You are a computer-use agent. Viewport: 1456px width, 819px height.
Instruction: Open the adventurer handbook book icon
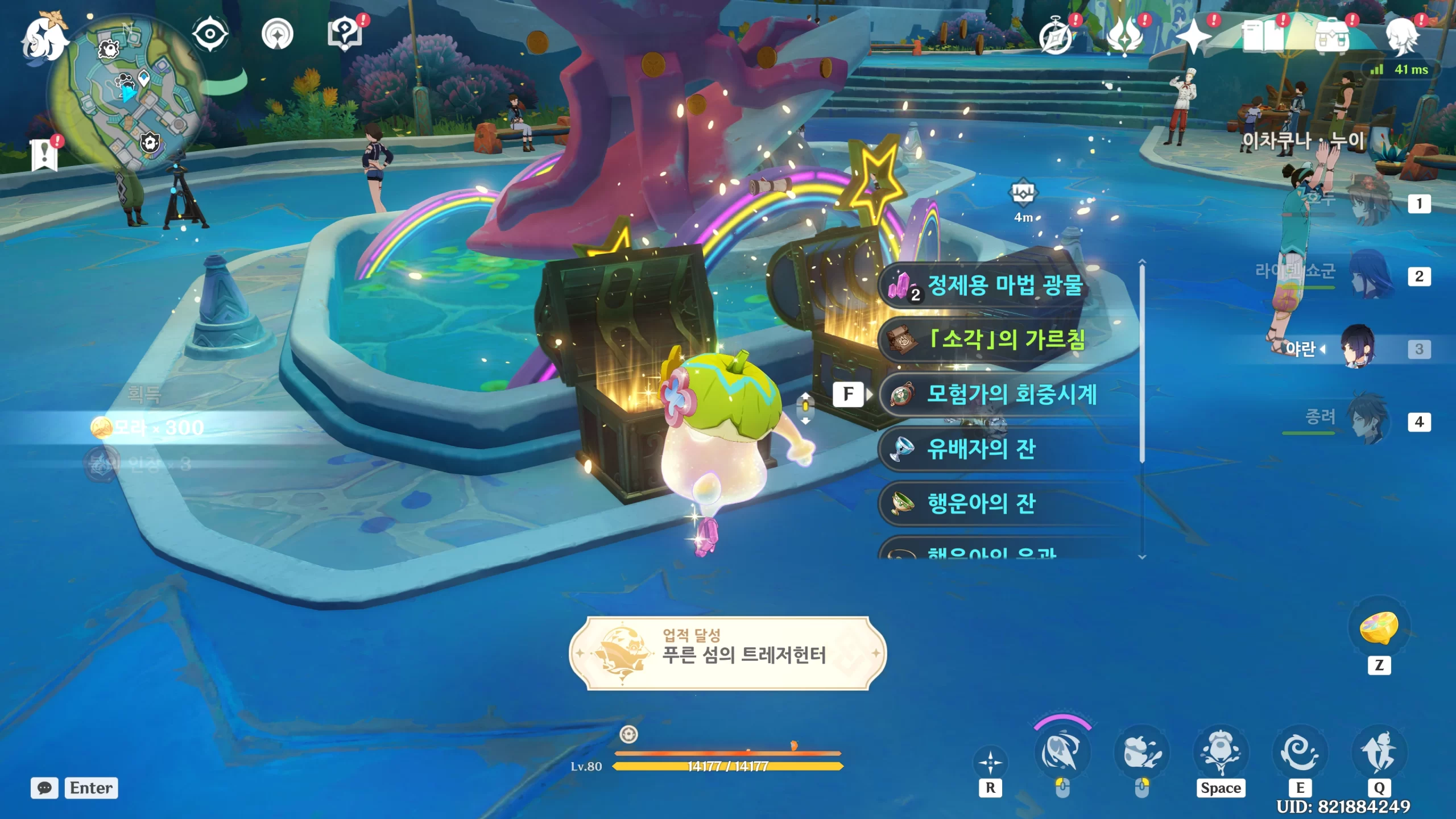click(1263, 38)
